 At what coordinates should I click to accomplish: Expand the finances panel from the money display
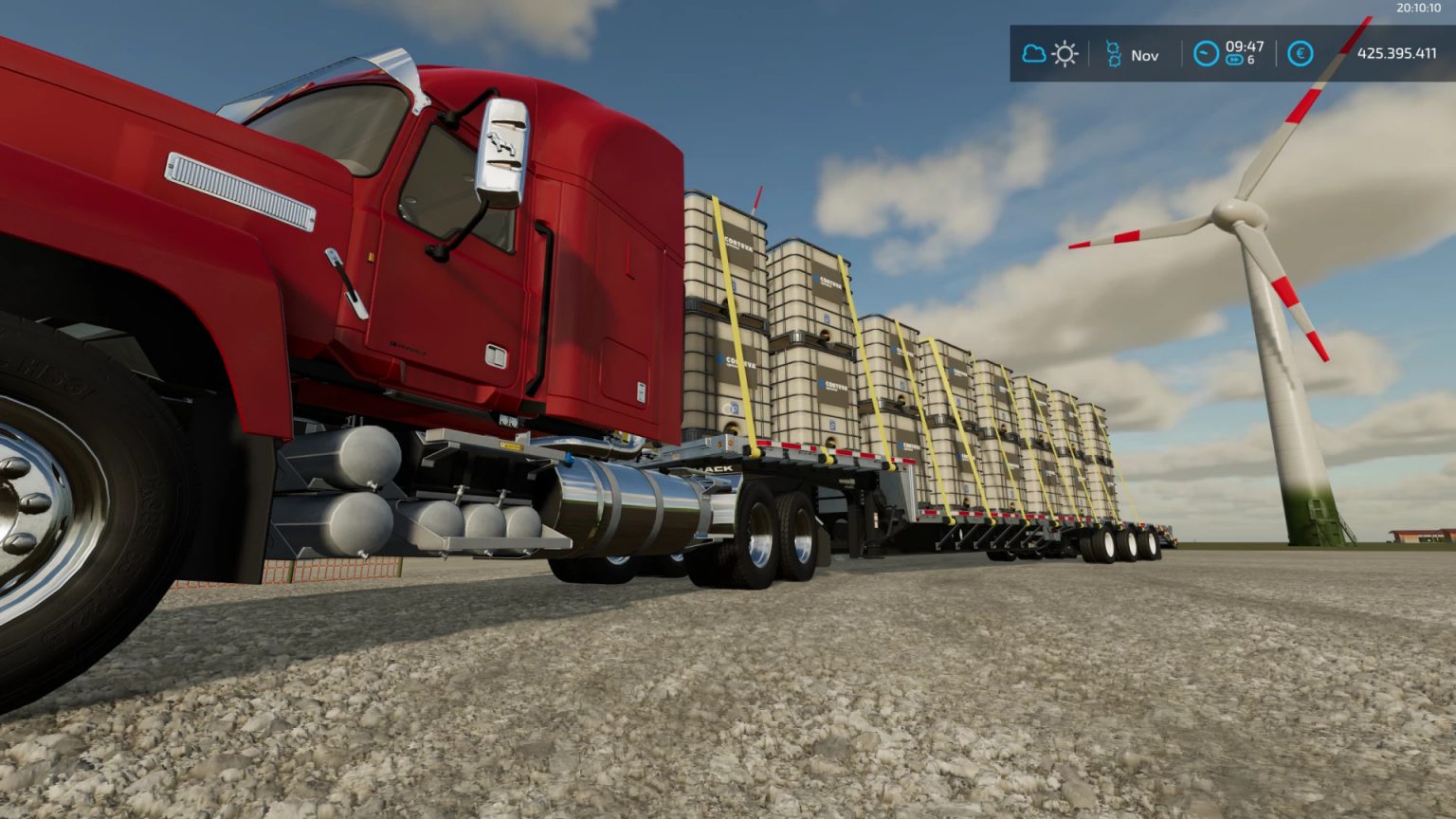(x=1397, y=53)
